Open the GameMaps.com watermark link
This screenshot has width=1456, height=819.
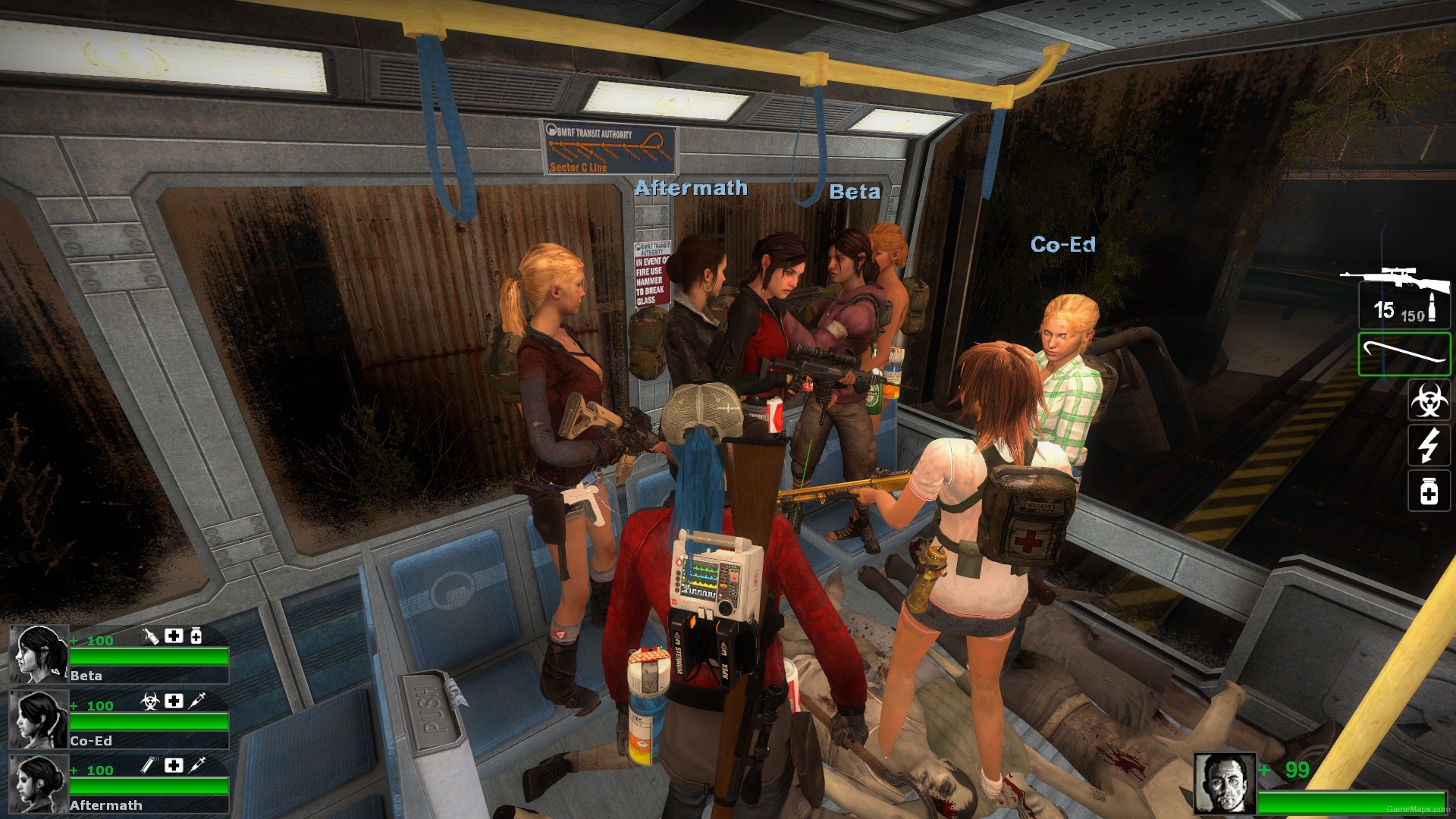pyautogui.click(x=1417, y=809)
